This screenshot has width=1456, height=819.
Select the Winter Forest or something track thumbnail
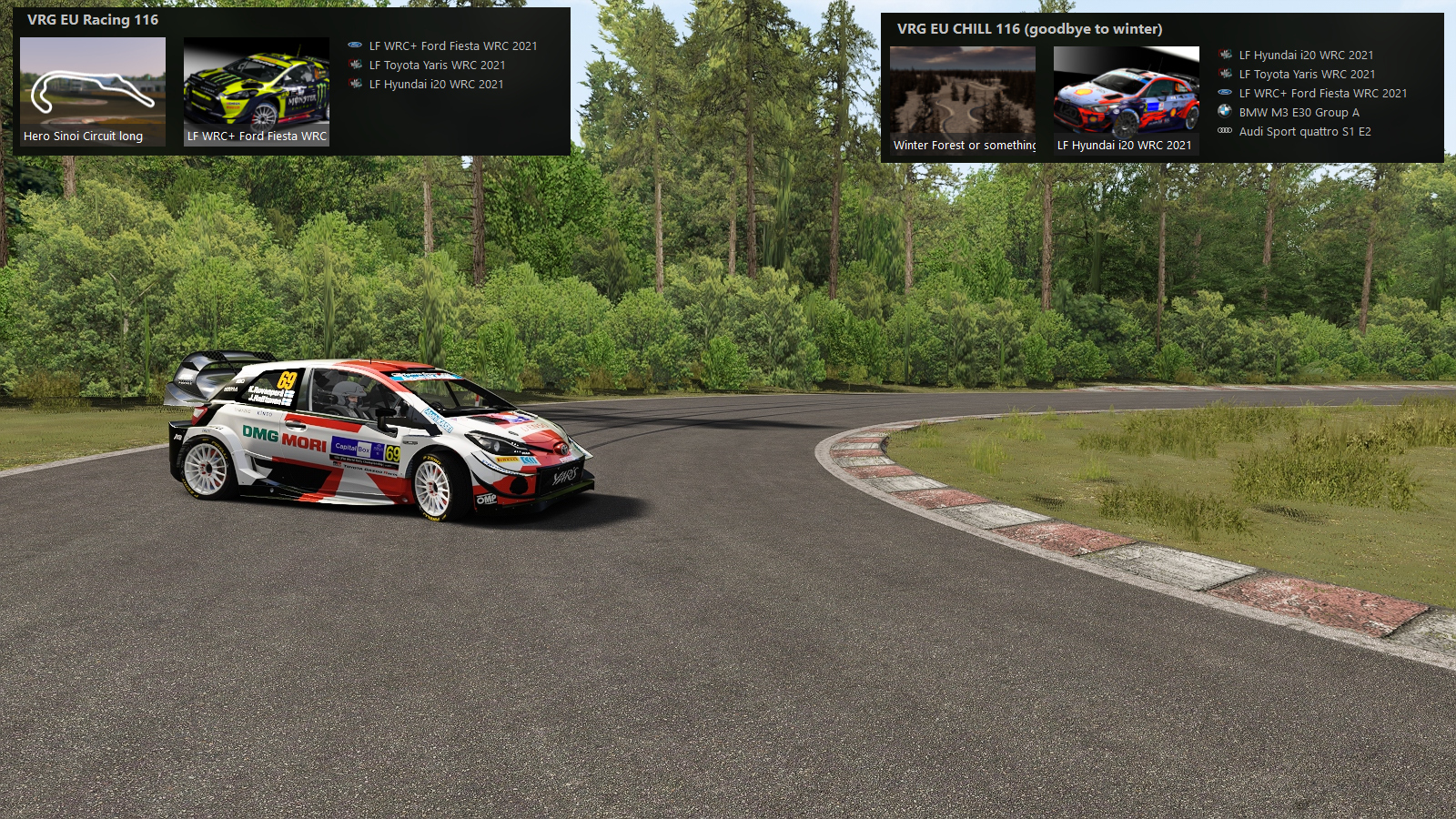[963, 100]
